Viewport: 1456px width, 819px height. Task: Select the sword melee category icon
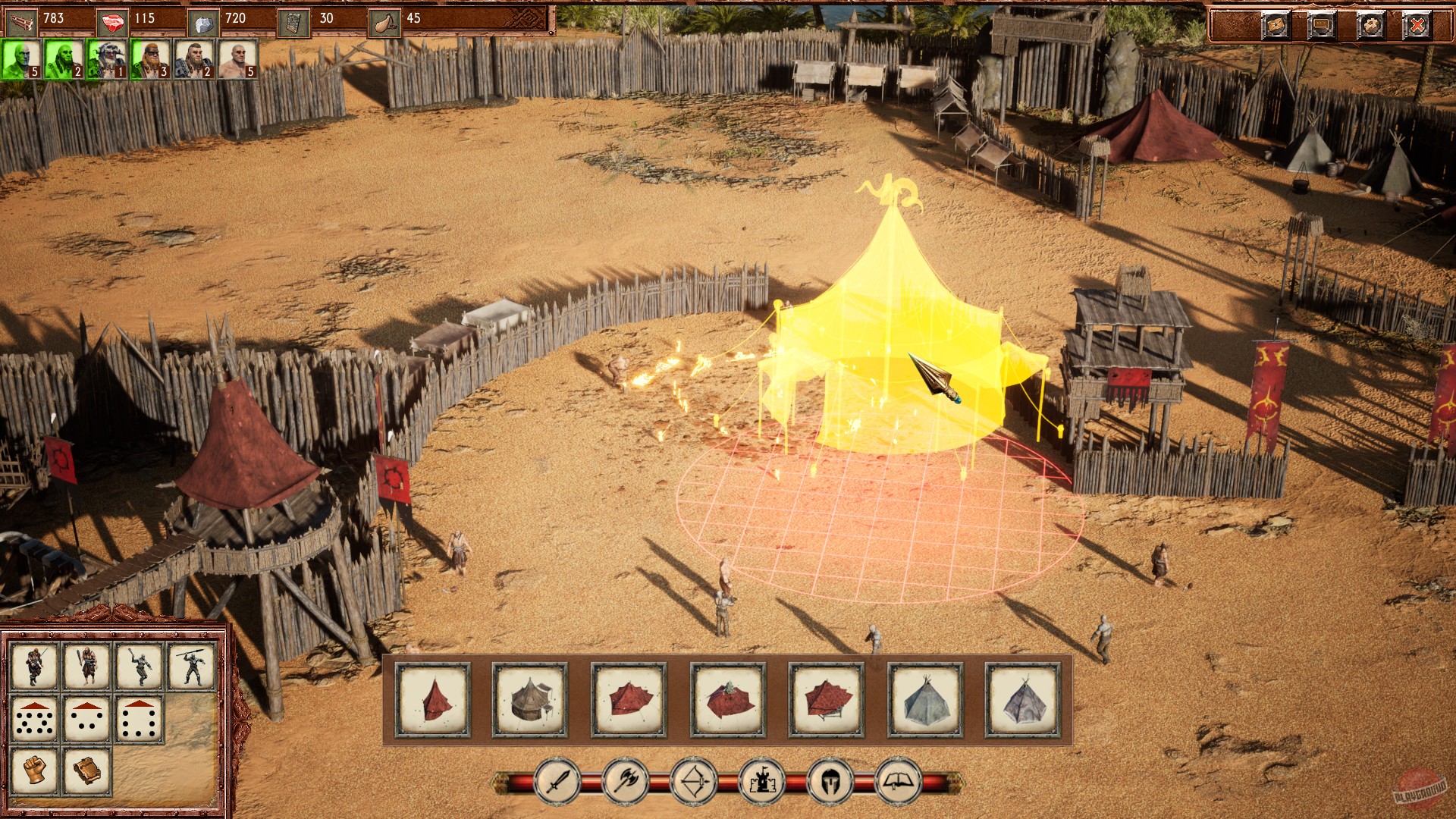(556, 784)
